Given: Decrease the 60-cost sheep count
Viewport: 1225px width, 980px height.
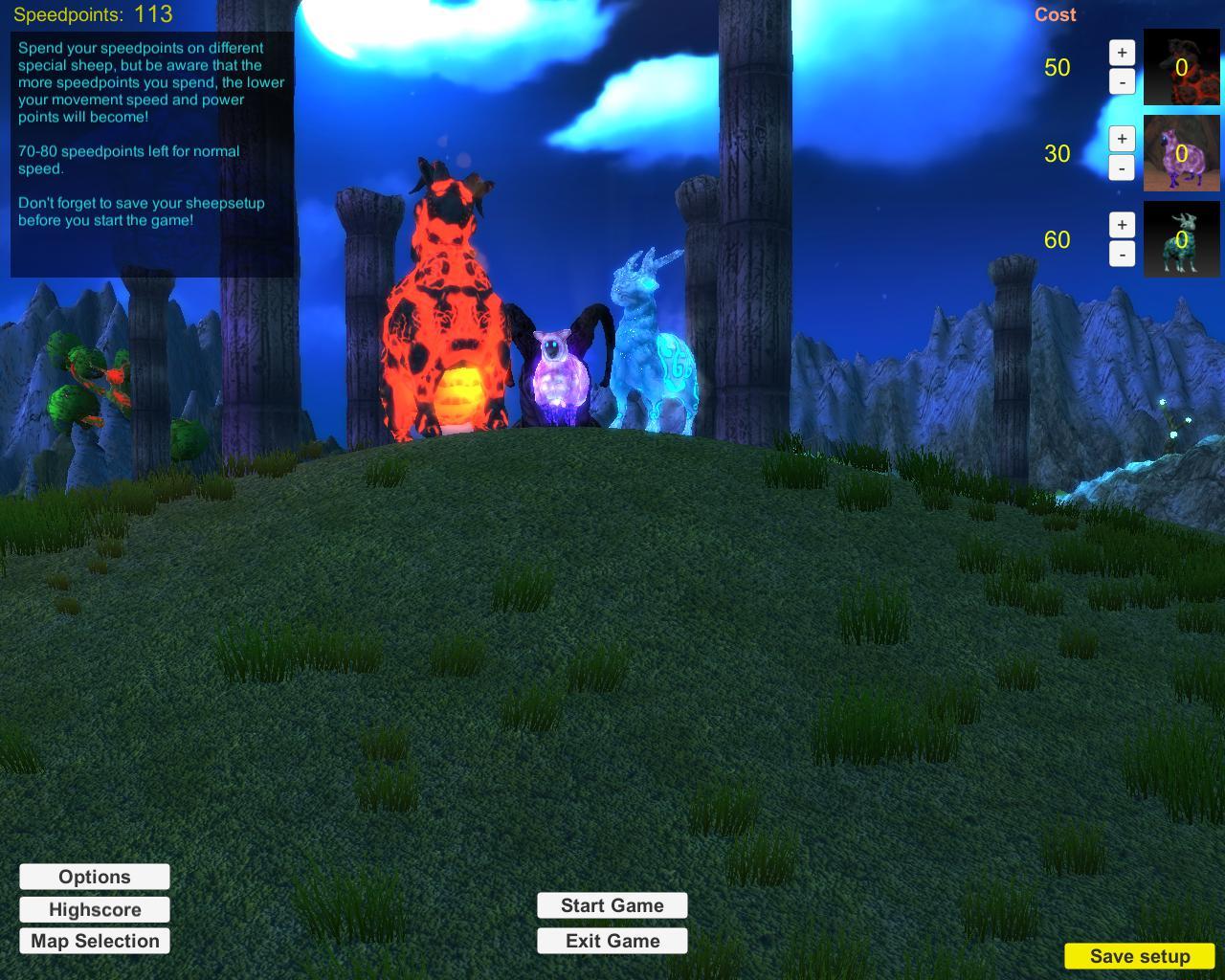Looking at the screenshot, I should (x=1120, y=255).
